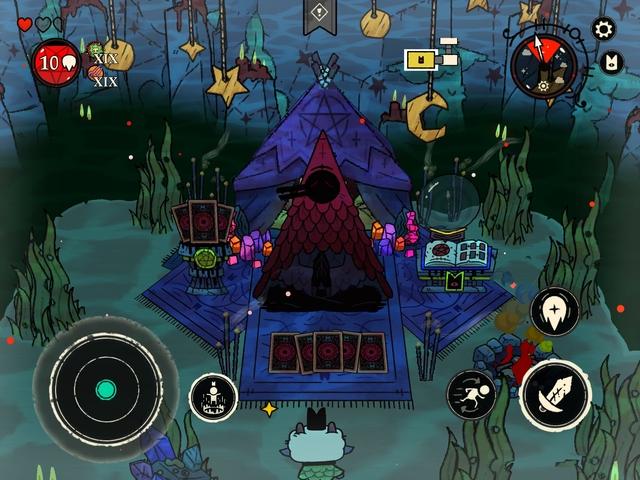Tap the virtual movement joystick

(106, 389)
